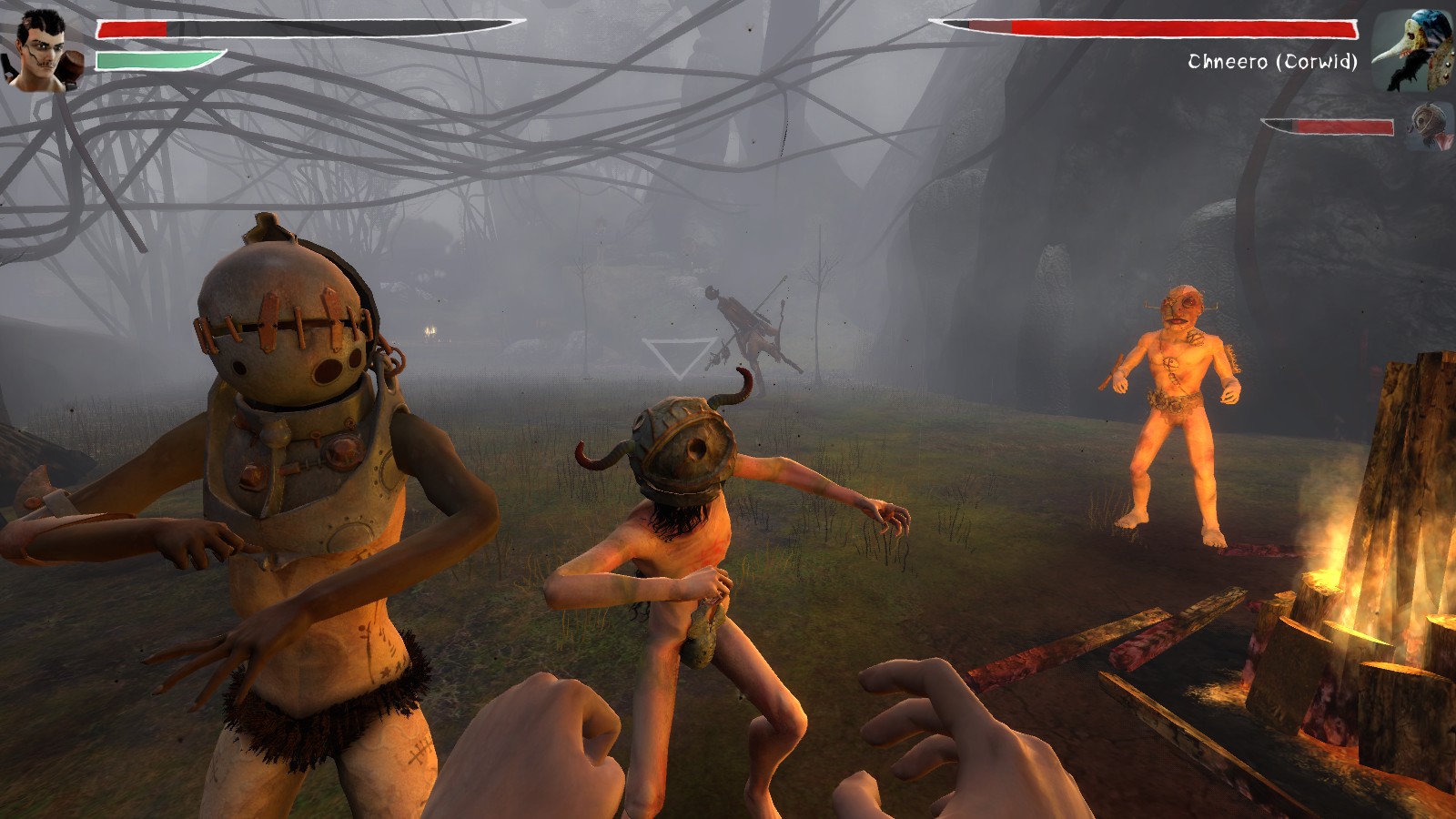
Task: Choose the smaller secondary enemy portrait
Action: [x=1429, y=127]
